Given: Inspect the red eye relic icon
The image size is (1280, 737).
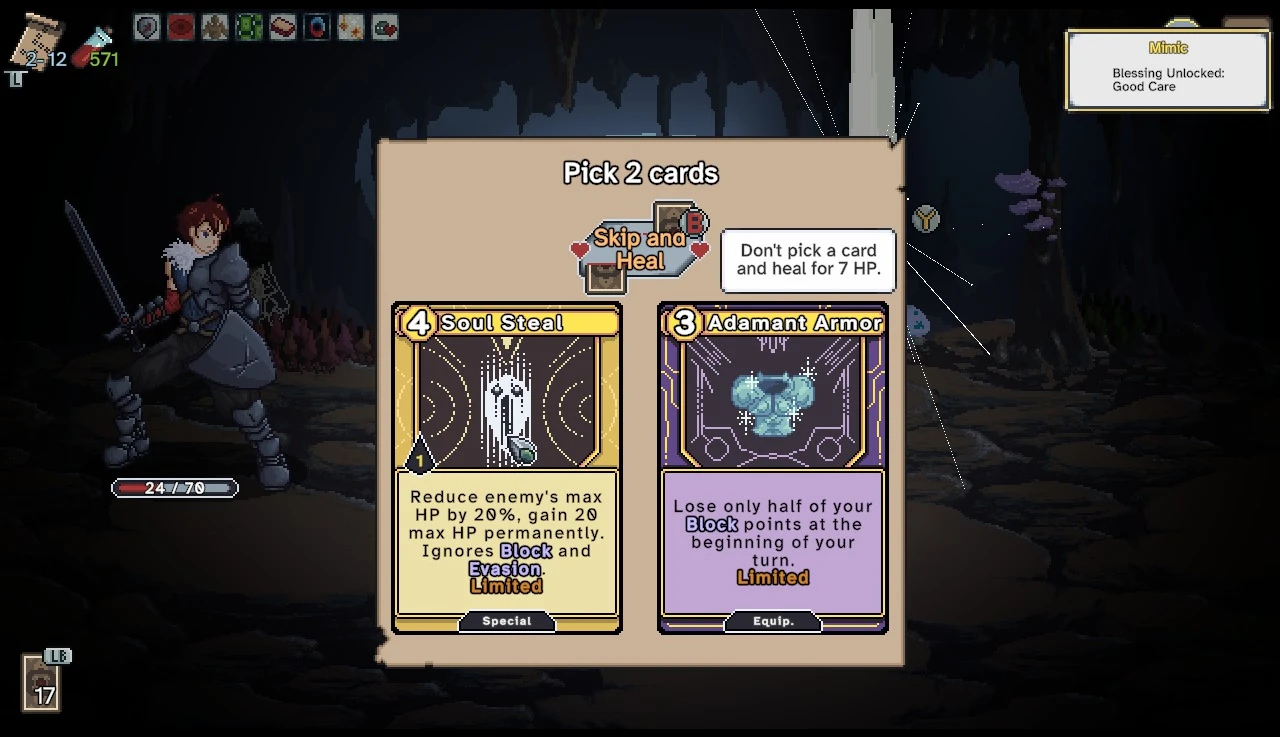Looking at the screenshot, I should click(181, 27).
